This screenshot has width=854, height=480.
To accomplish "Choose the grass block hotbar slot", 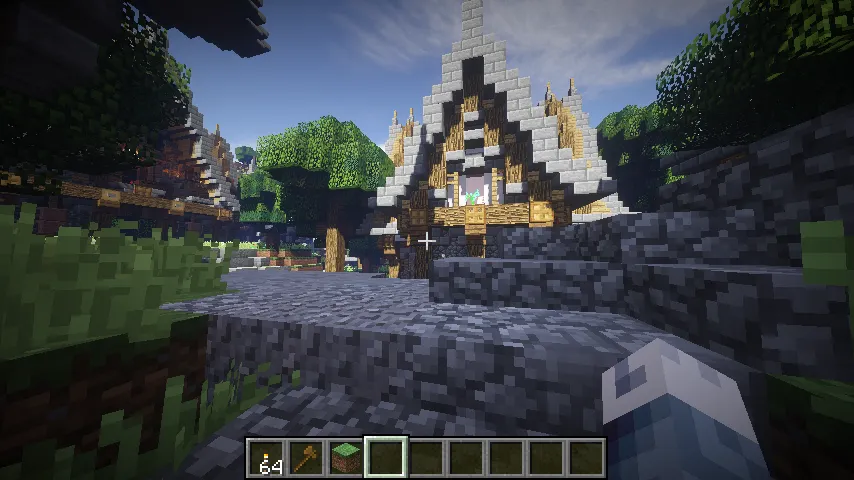I will point(346,458).
